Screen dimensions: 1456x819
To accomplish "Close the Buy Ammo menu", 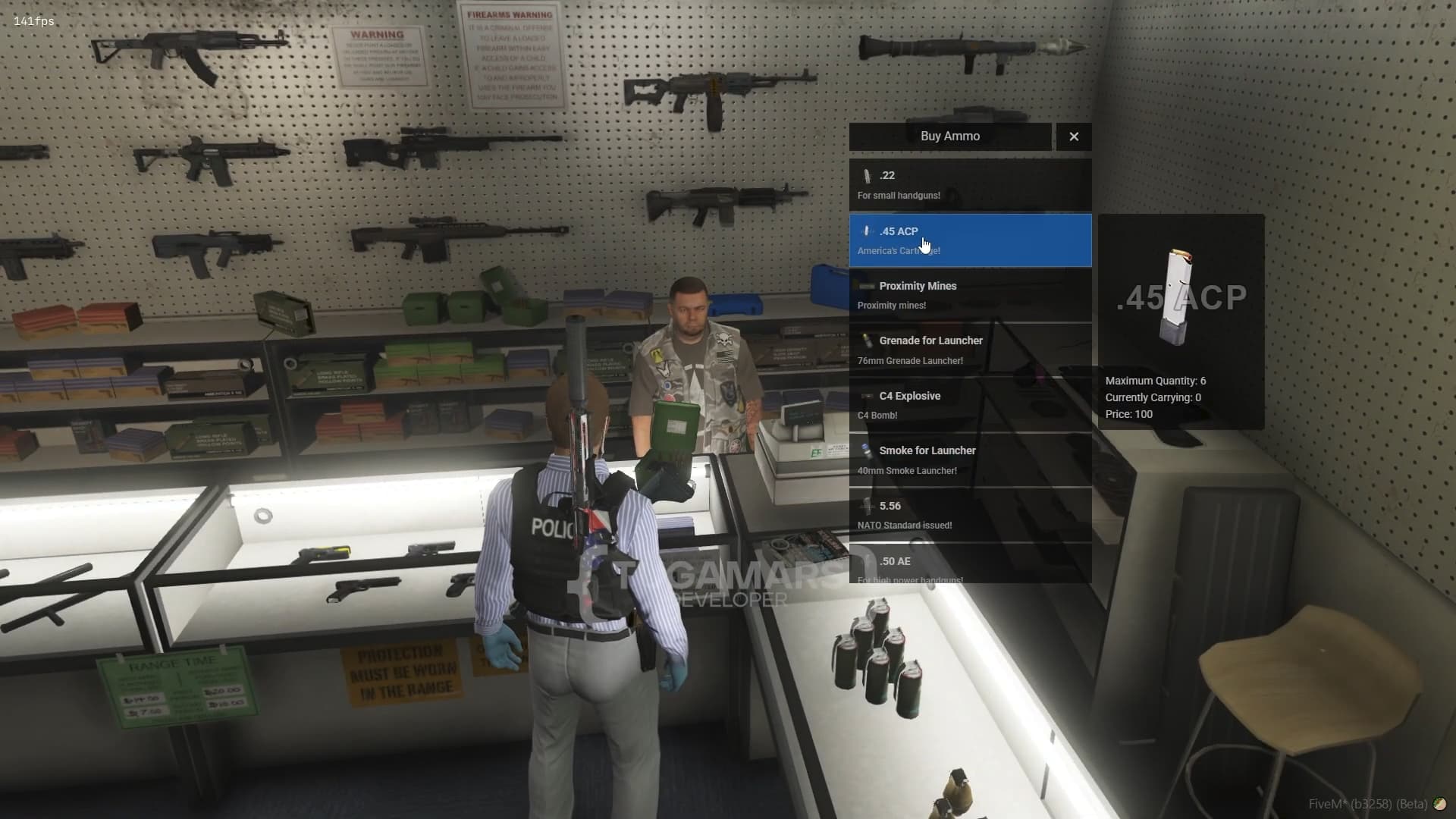I will click(x=1073, y=136).
